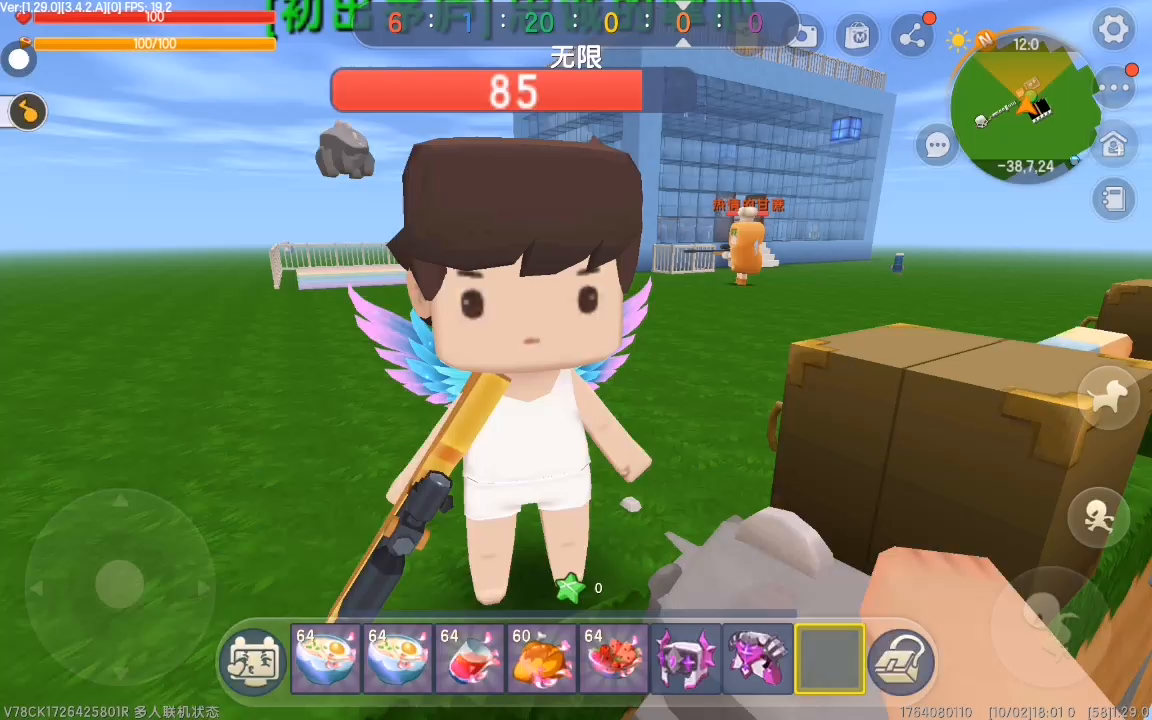Image resolution: width=1152 pixels, height=720 pixels.
Task: Select the purple spiked chestplate slot
Action: point(757,659)
